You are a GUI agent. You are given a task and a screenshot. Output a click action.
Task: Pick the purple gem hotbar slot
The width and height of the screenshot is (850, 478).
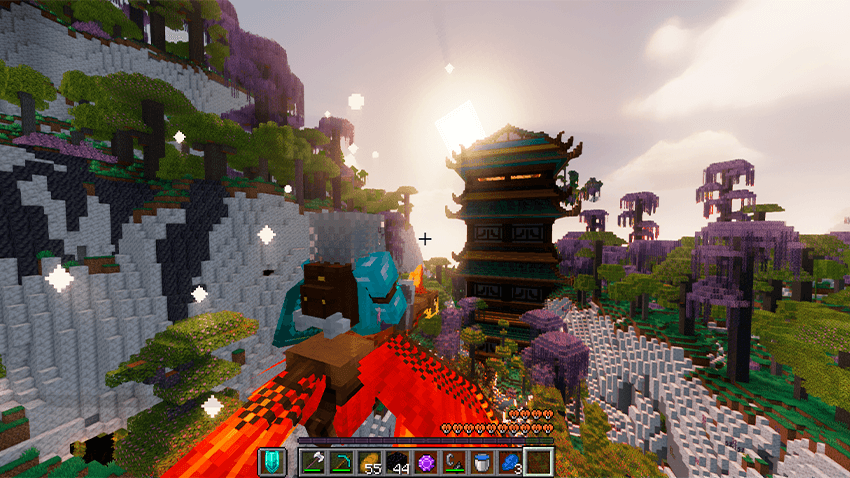pos(426,462)
